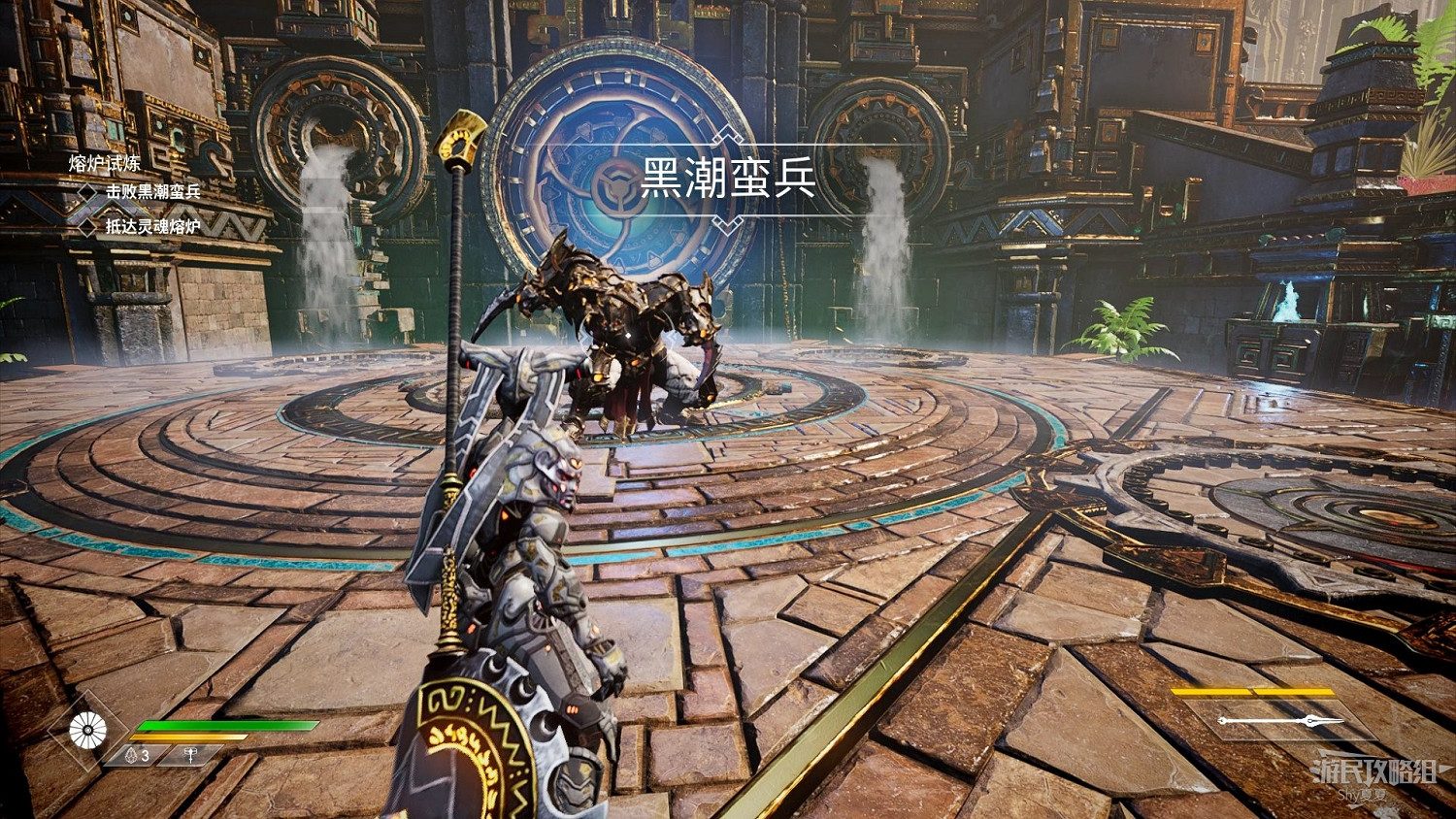The width and height of the screenshot is (1456, 819).
Task: Collapse the objective list under the quest title
Action: point(104,165)
